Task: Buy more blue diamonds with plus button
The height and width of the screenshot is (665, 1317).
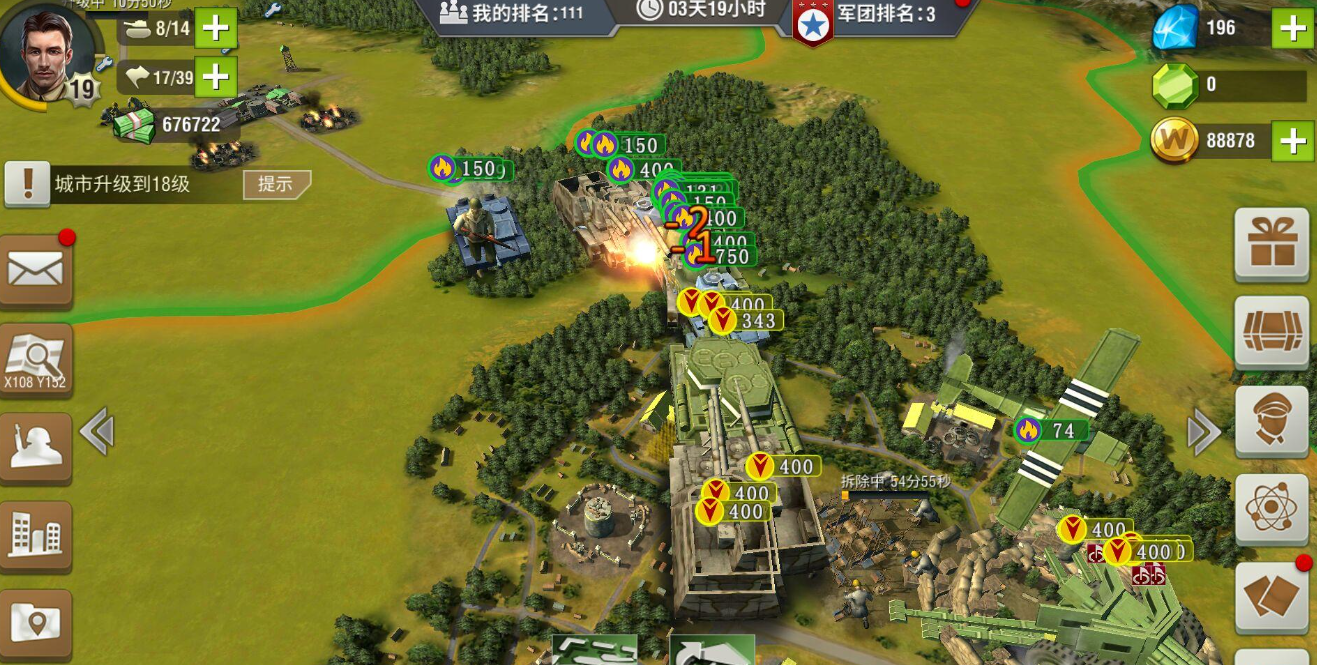Action: [1292, 28]
